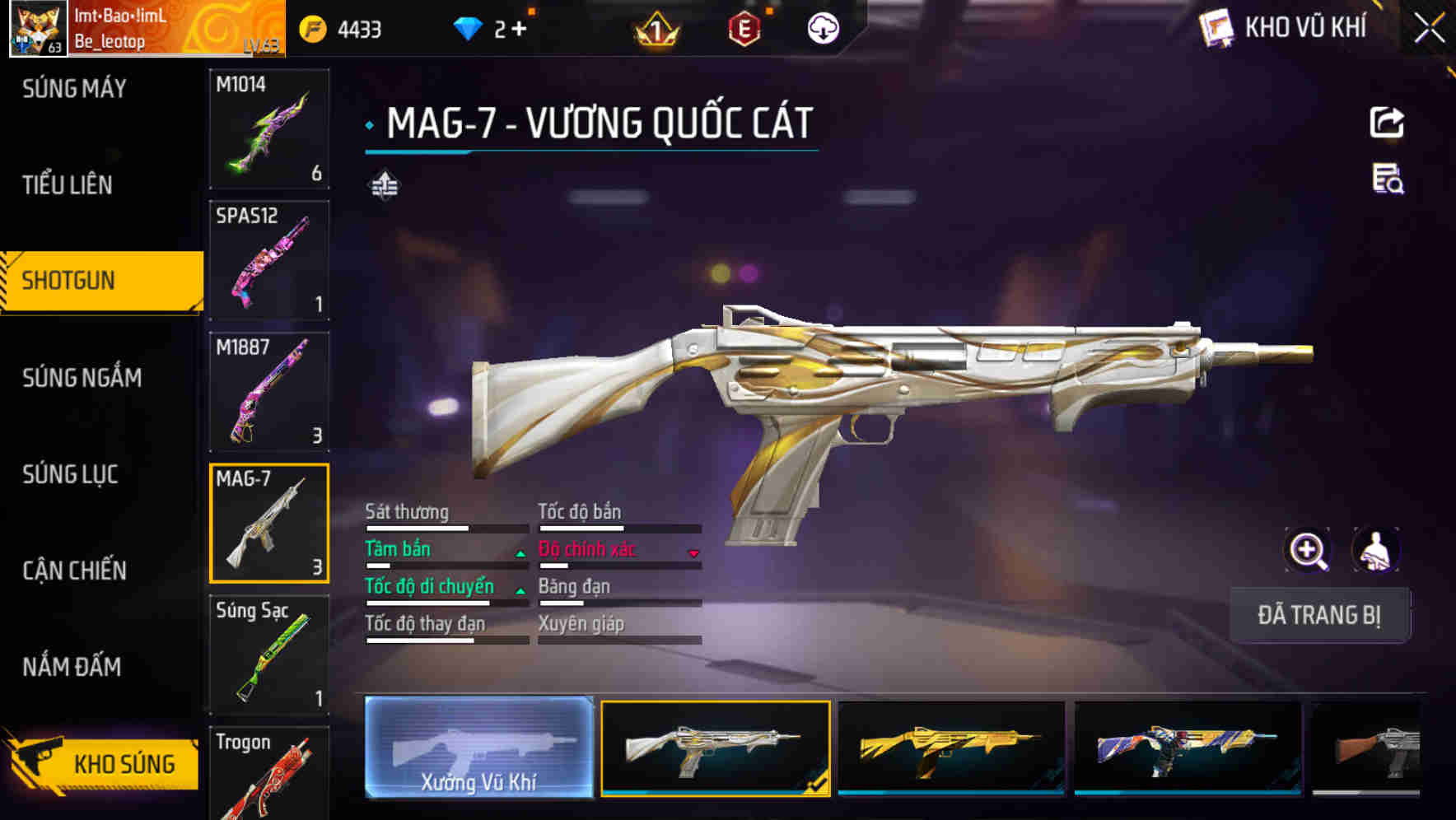Zoom in on the weapon with magnifier
The width and height of the screenshot is (1456, 820).
click(1308, 550)
